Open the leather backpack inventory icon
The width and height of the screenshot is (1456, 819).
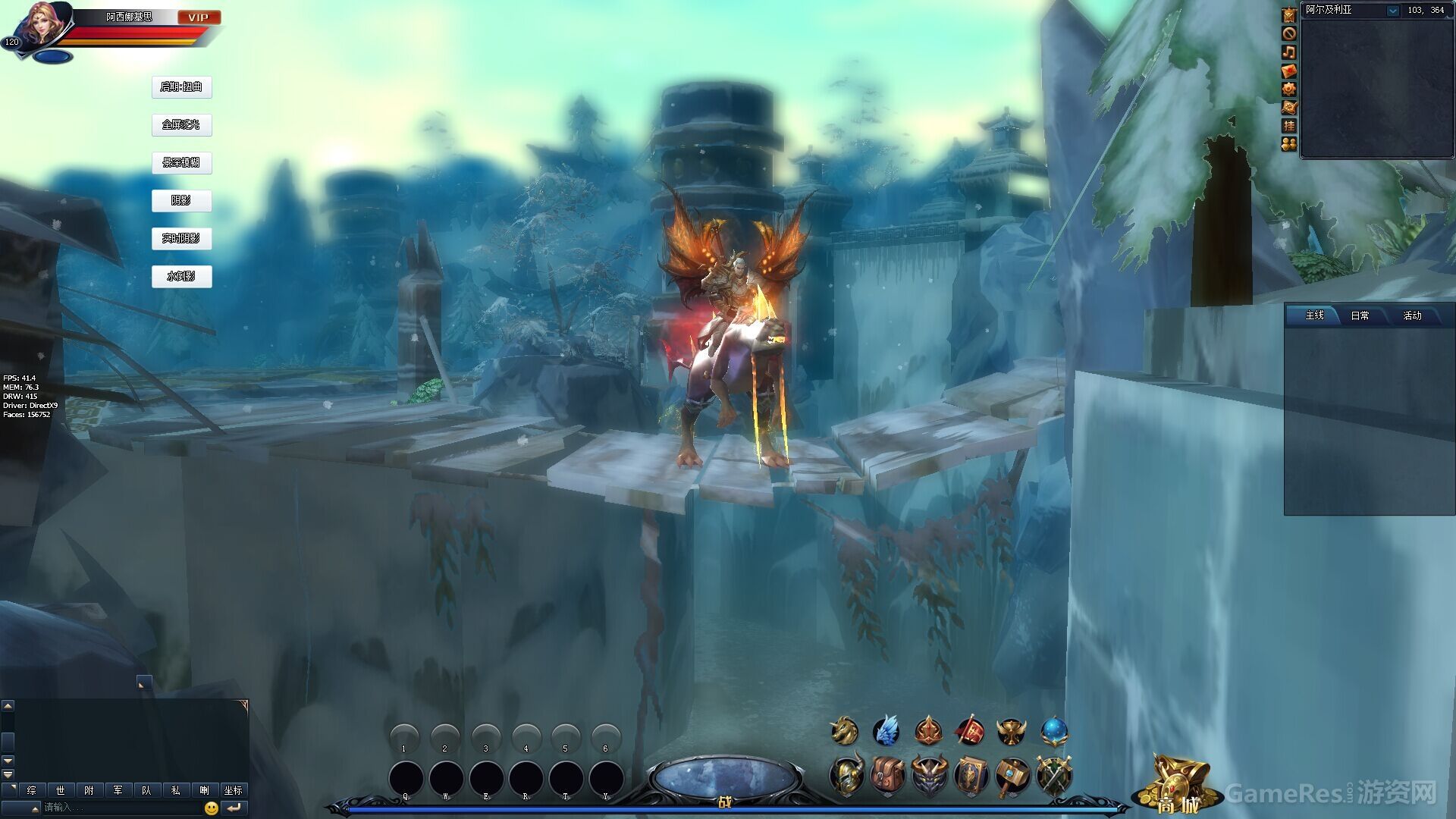[x=888, y=776]
